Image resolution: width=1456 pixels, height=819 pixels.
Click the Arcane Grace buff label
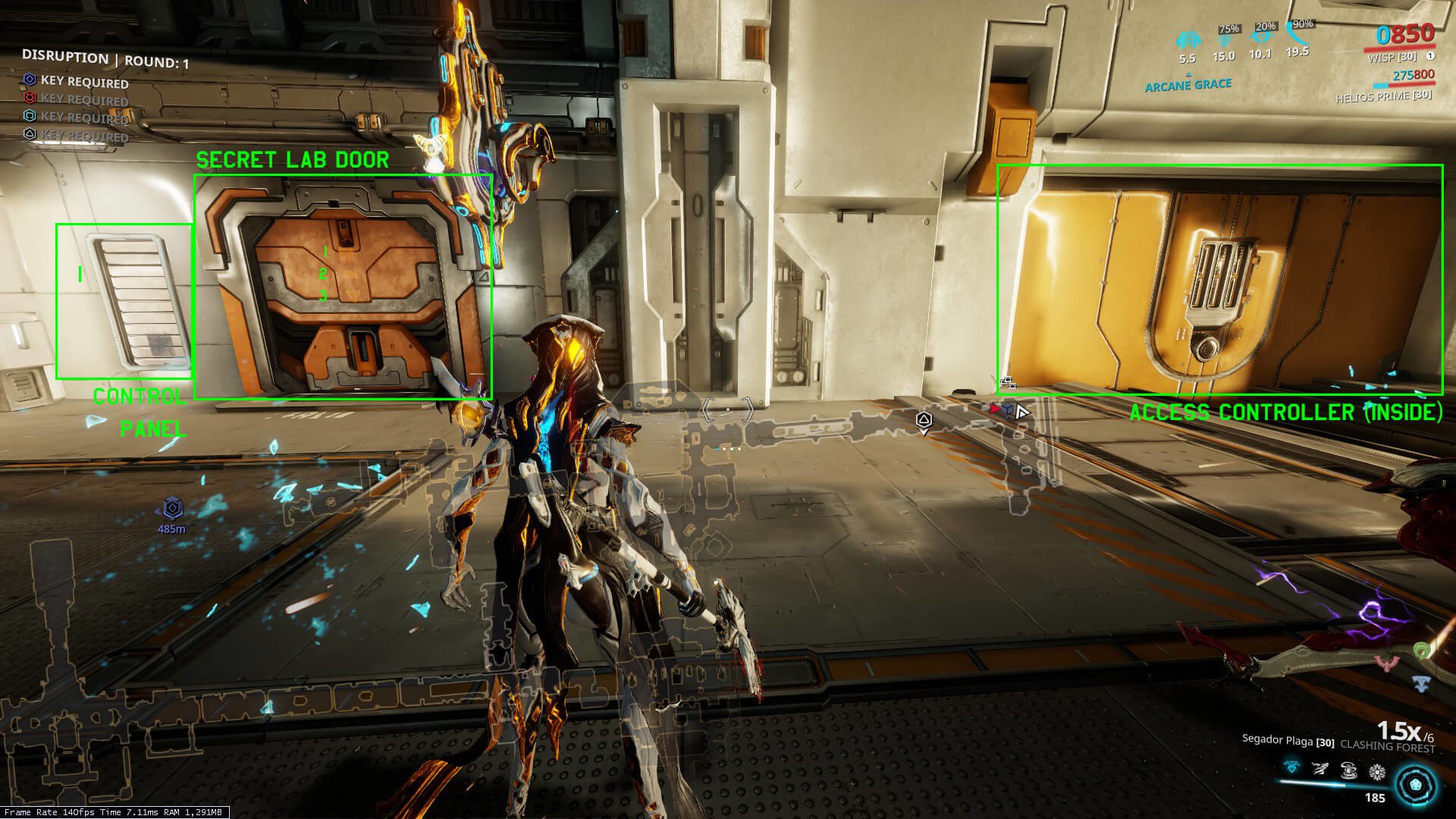point(1188,86)
